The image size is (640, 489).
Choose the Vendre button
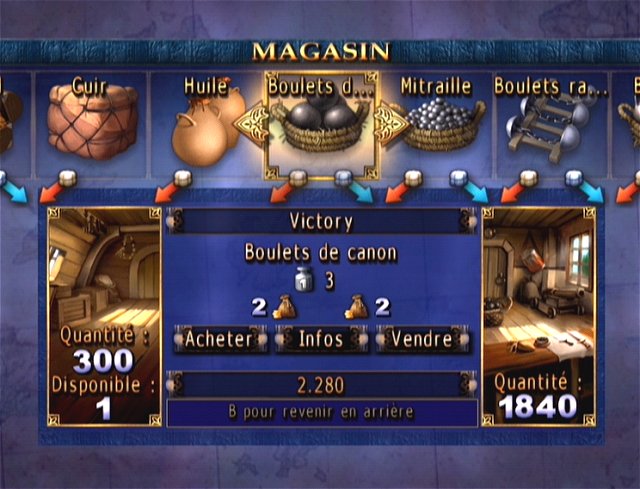421,339
